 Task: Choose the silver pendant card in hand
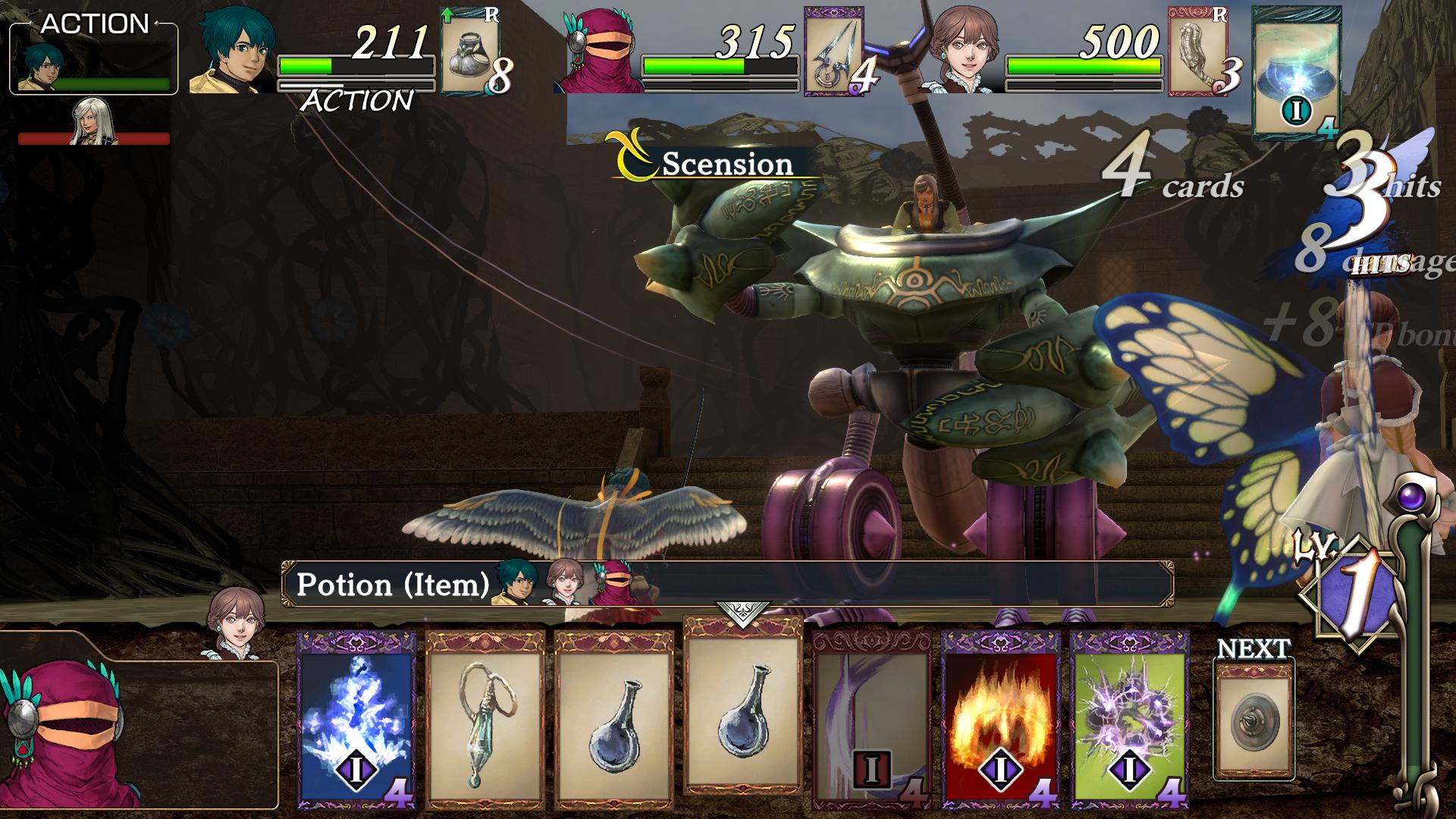click(485, 719)
